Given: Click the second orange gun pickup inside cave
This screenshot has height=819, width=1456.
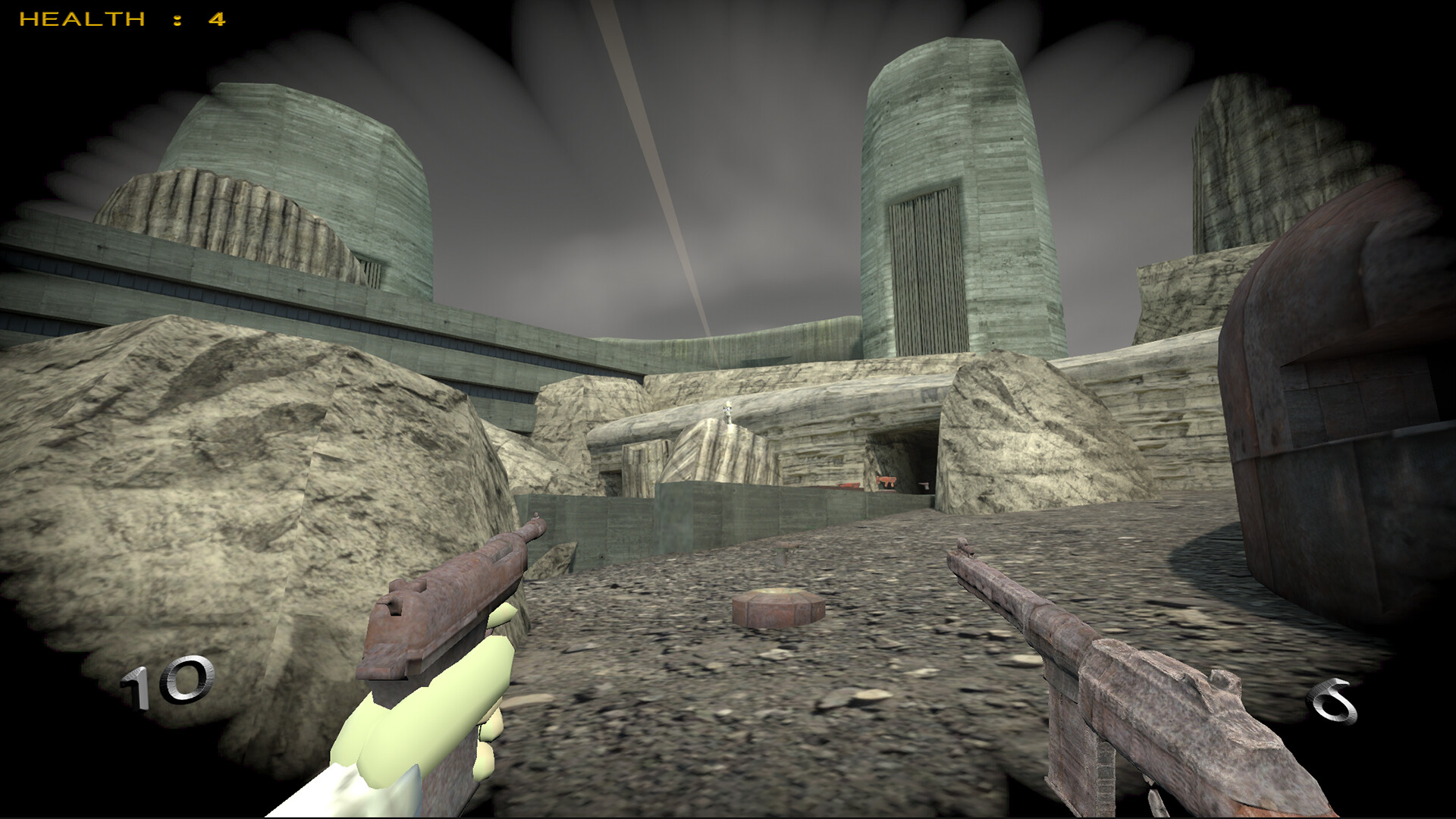Looking at the screenshot, I should pos(886,482).
